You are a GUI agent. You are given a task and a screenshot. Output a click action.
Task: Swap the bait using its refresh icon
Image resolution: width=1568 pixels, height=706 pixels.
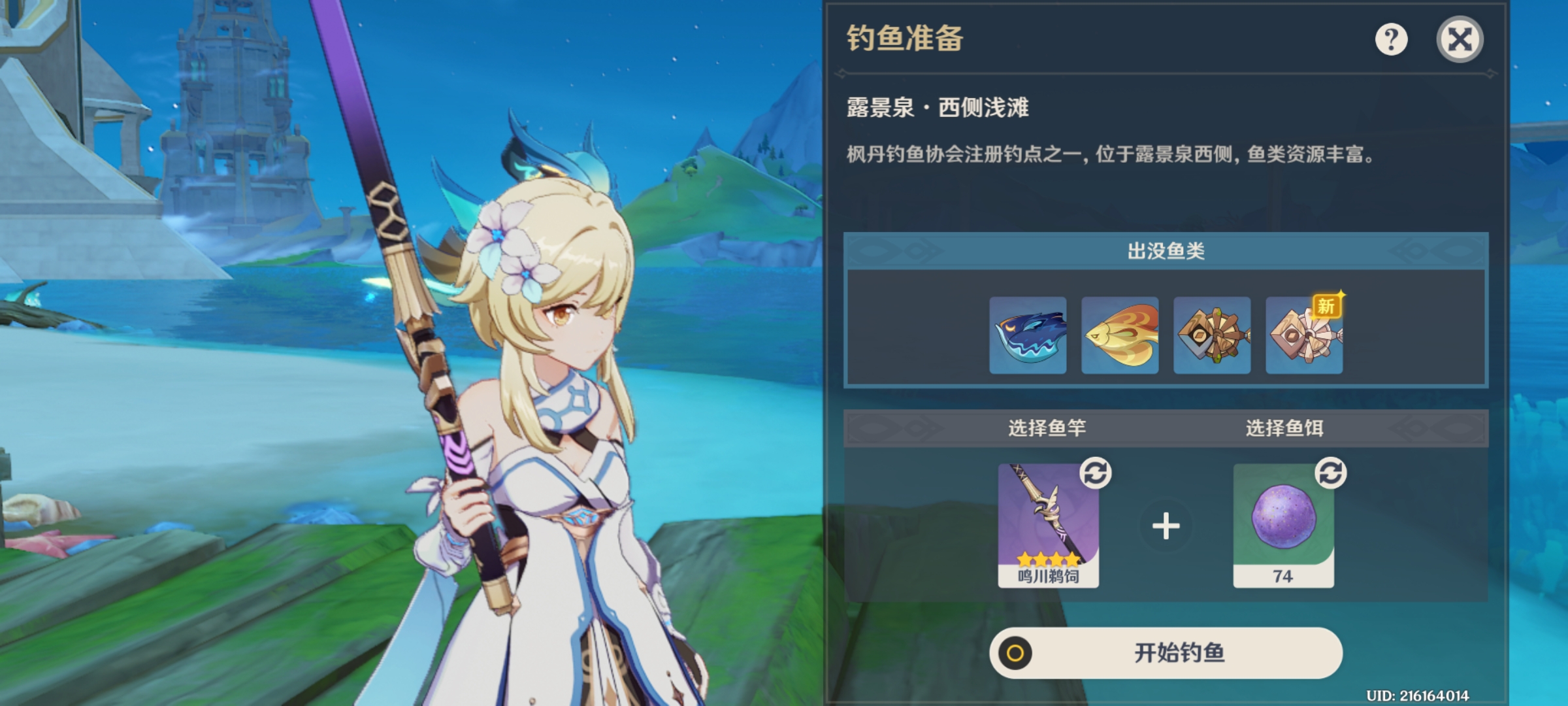click(x=1331, y=473)
